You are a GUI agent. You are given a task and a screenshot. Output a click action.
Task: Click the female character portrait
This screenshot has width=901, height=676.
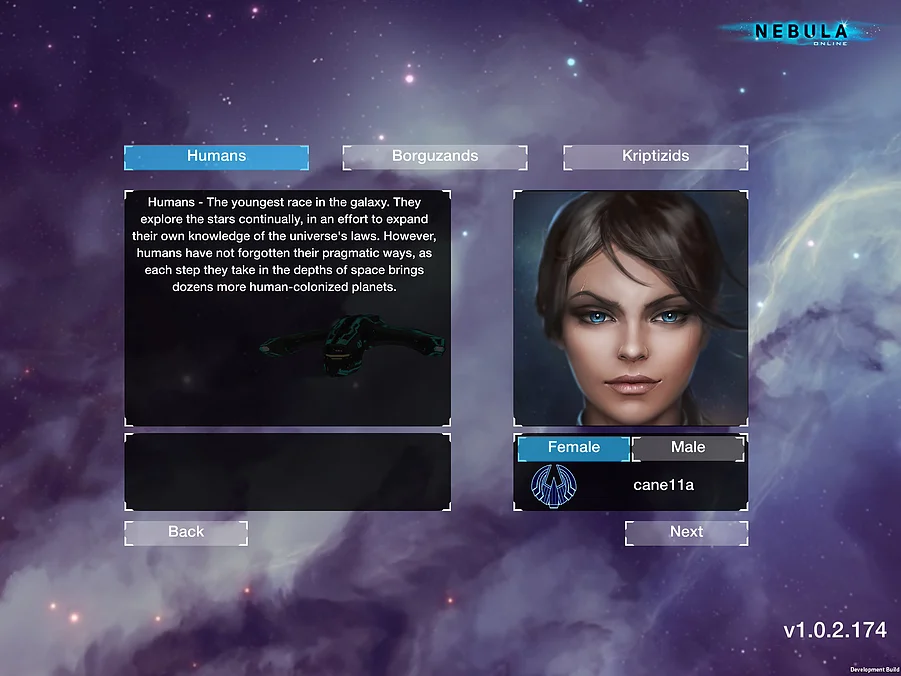[x=630, y=308]
